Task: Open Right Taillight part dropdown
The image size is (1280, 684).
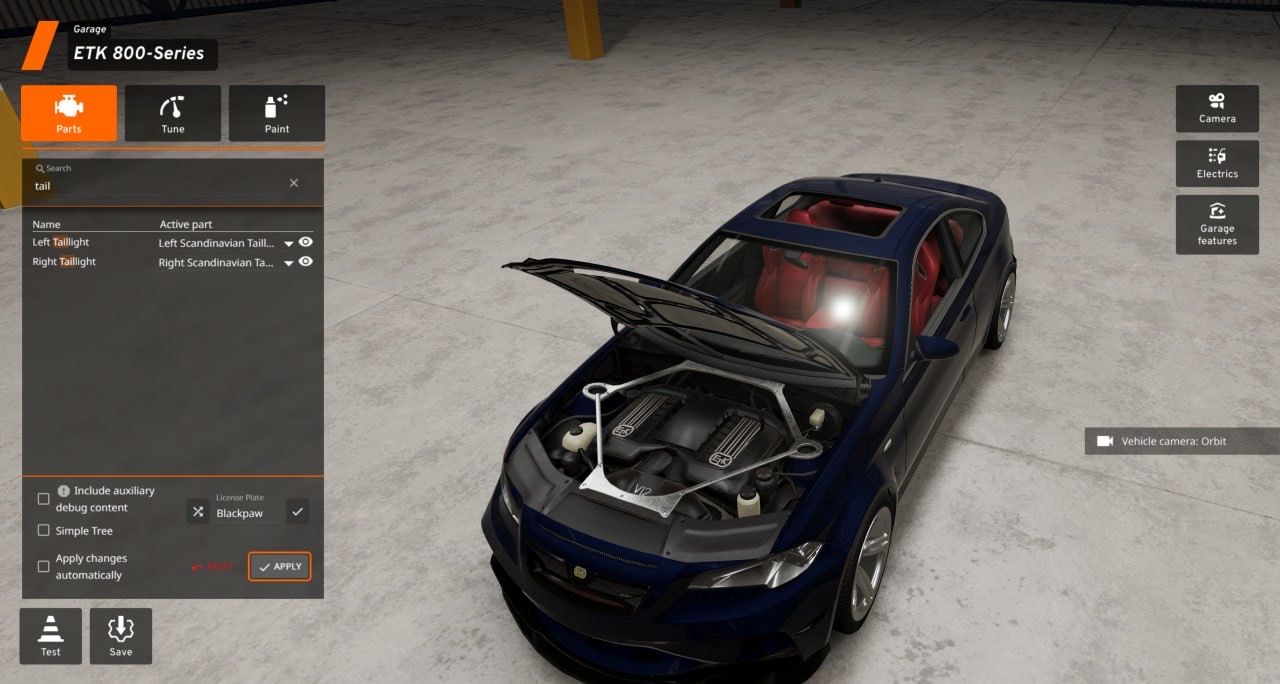Action: tap(289, 263)
